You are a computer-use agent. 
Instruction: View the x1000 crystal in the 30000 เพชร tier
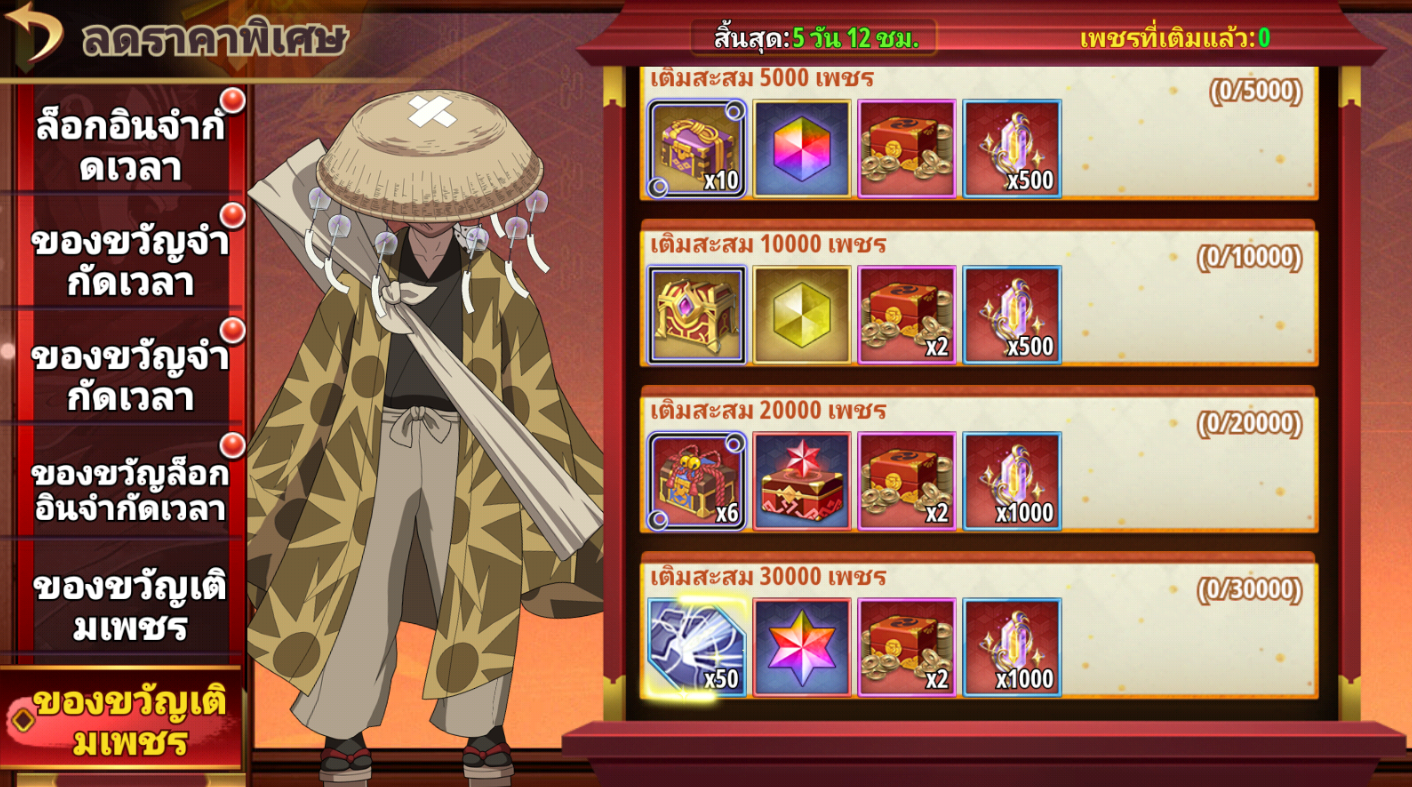[x=1012, y=647]
